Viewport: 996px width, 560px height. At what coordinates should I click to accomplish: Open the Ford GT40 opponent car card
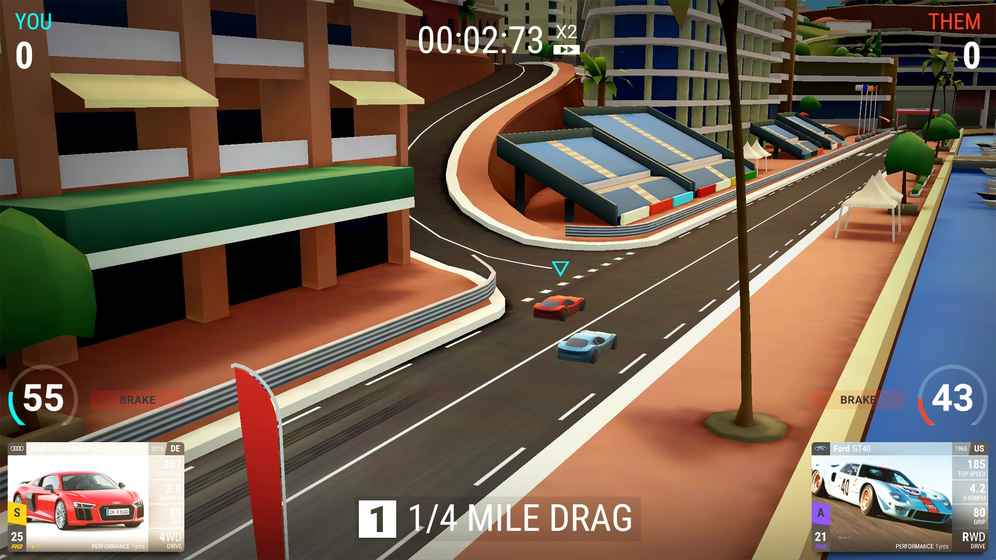click(x=900, y=497)
